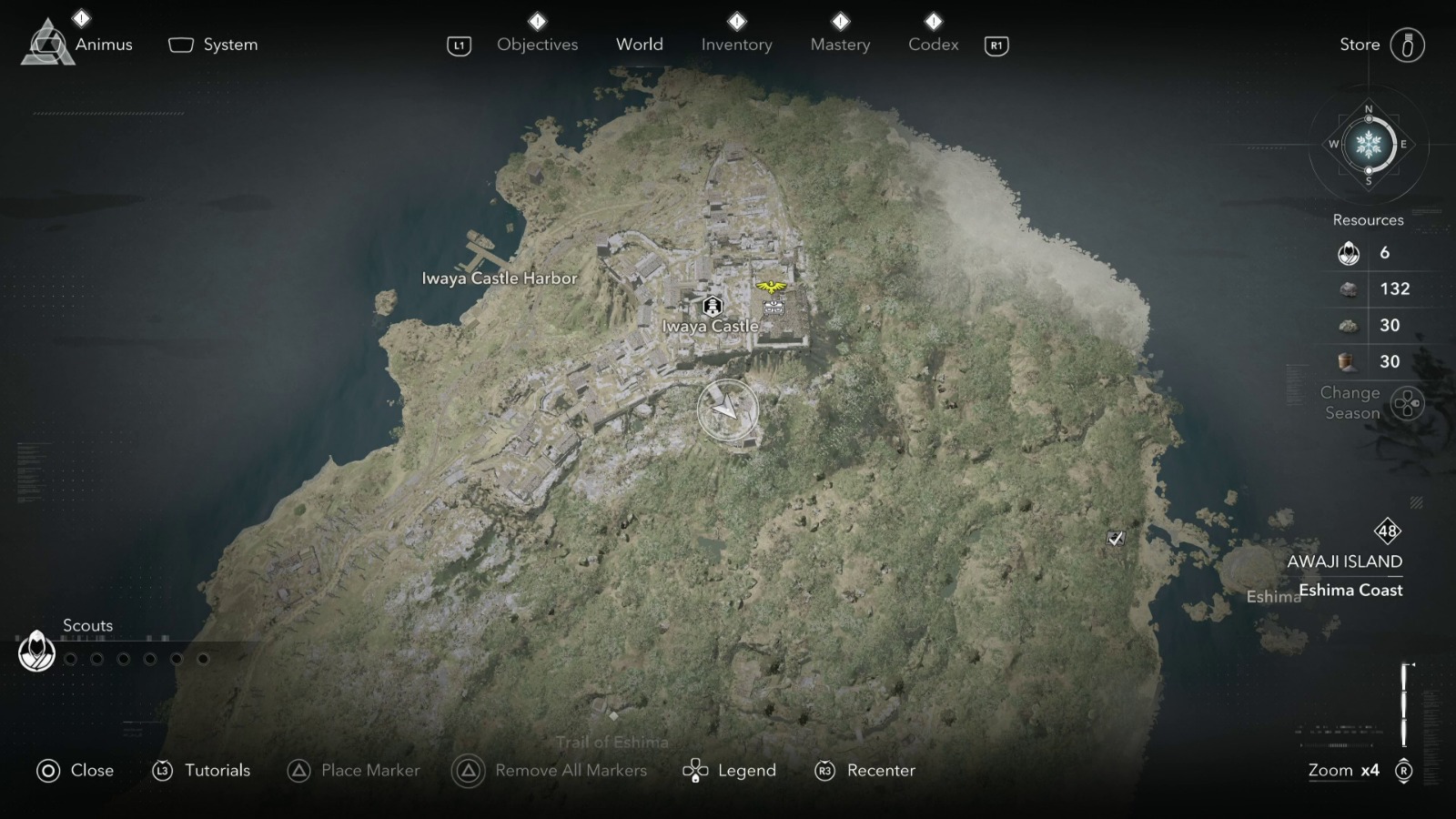
Task: Open the Inventory section
Action: pos(737,44)
